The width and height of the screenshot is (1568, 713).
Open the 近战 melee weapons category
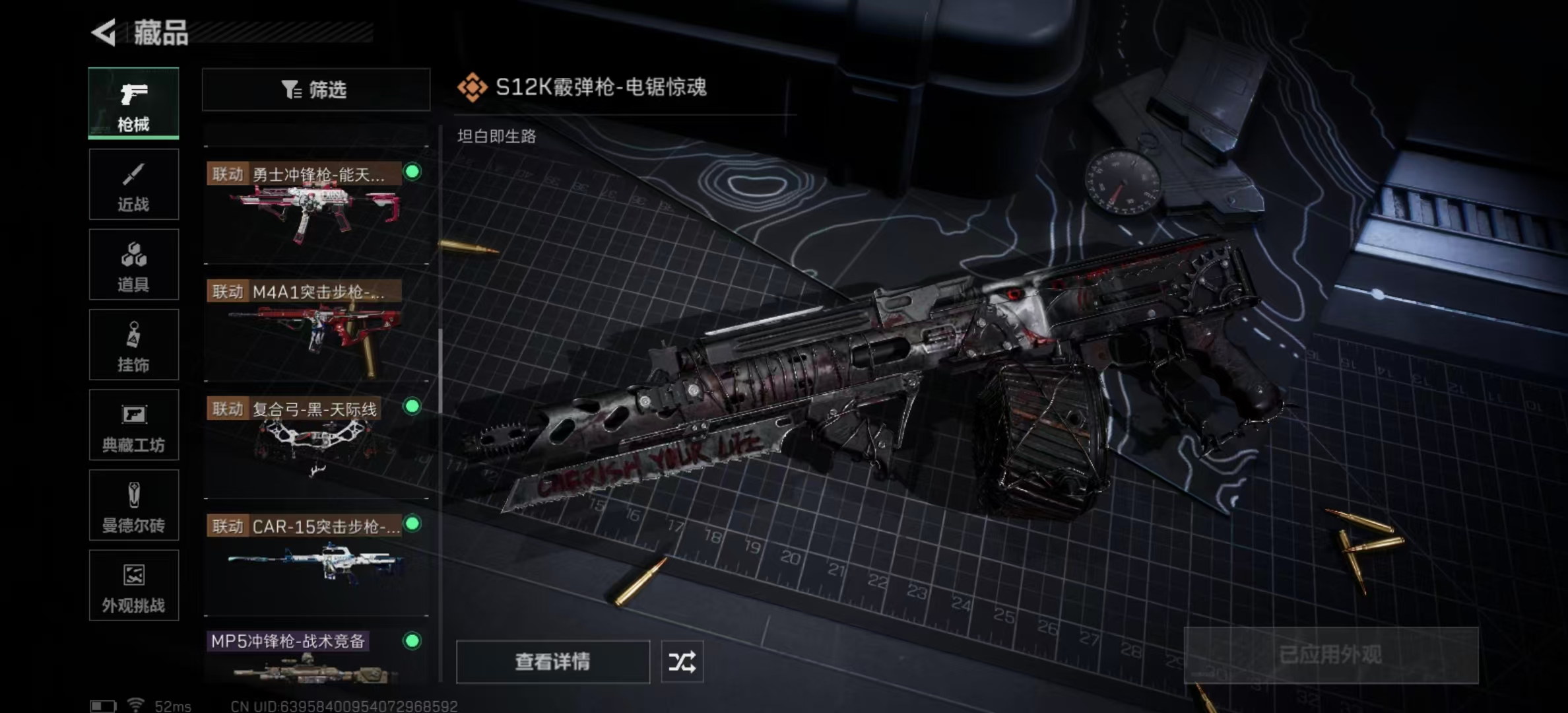tap(133, 184)
